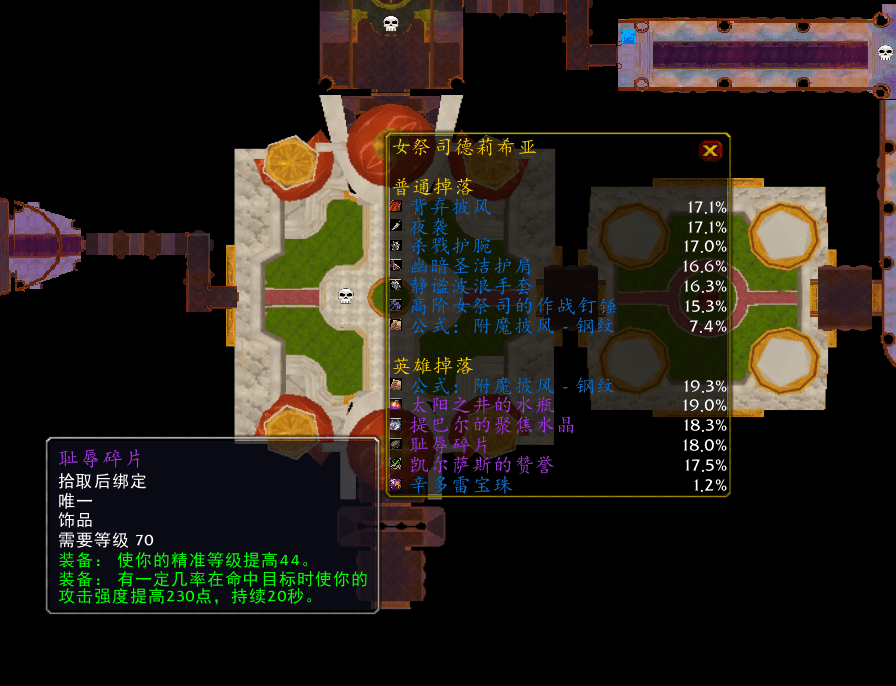Click the boss skull in the purple corridor
Viewport: 896px width, 686px height.
[885, 52]
